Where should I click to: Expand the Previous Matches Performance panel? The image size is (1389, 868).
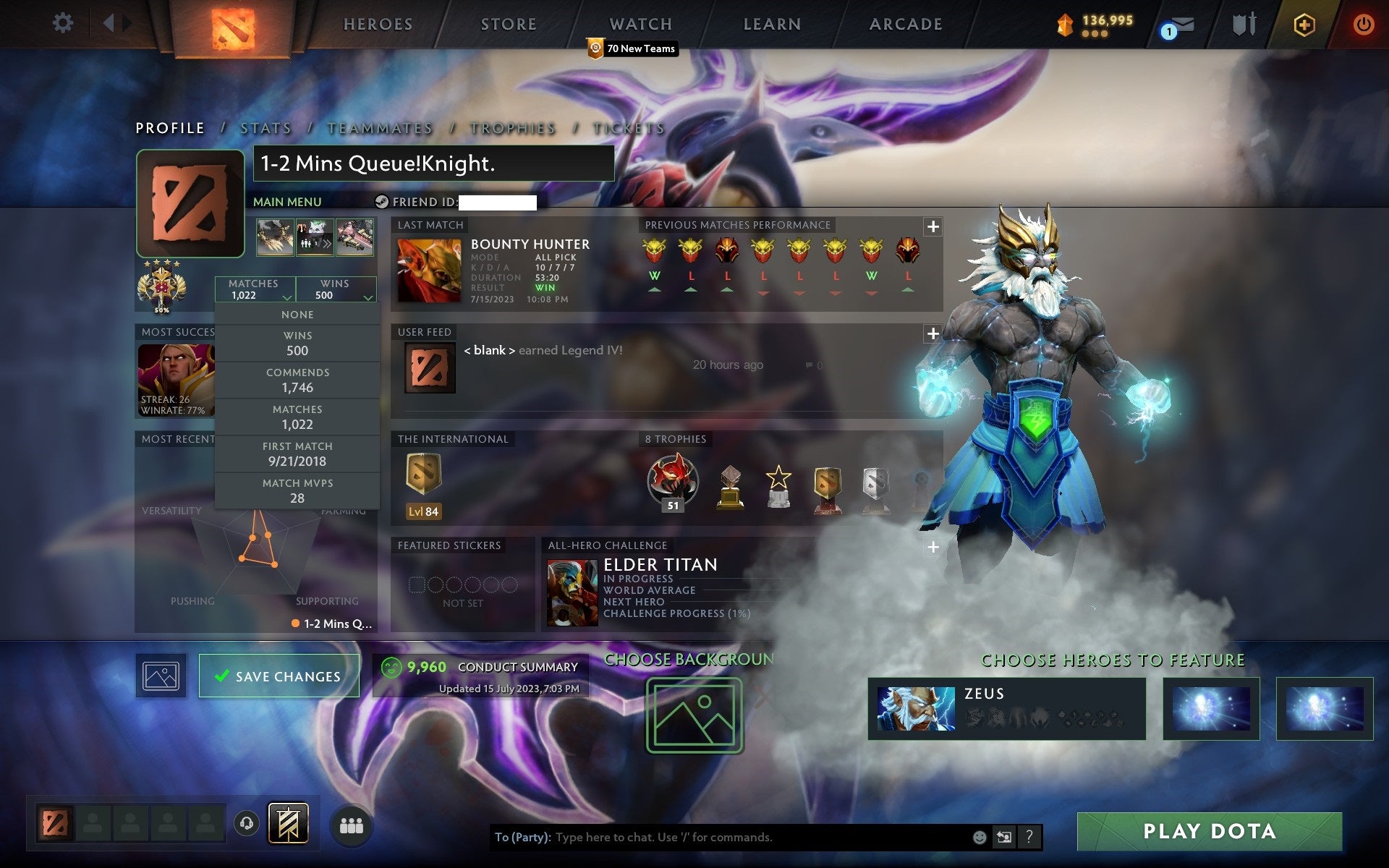[x=933, y=226]
